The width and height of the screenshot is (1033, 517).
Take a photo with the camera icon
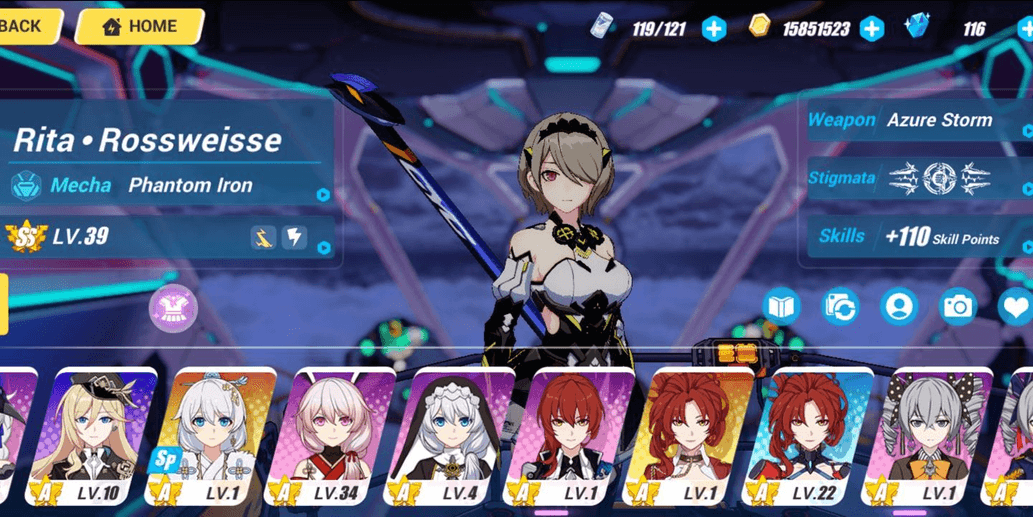coord(958,307)
